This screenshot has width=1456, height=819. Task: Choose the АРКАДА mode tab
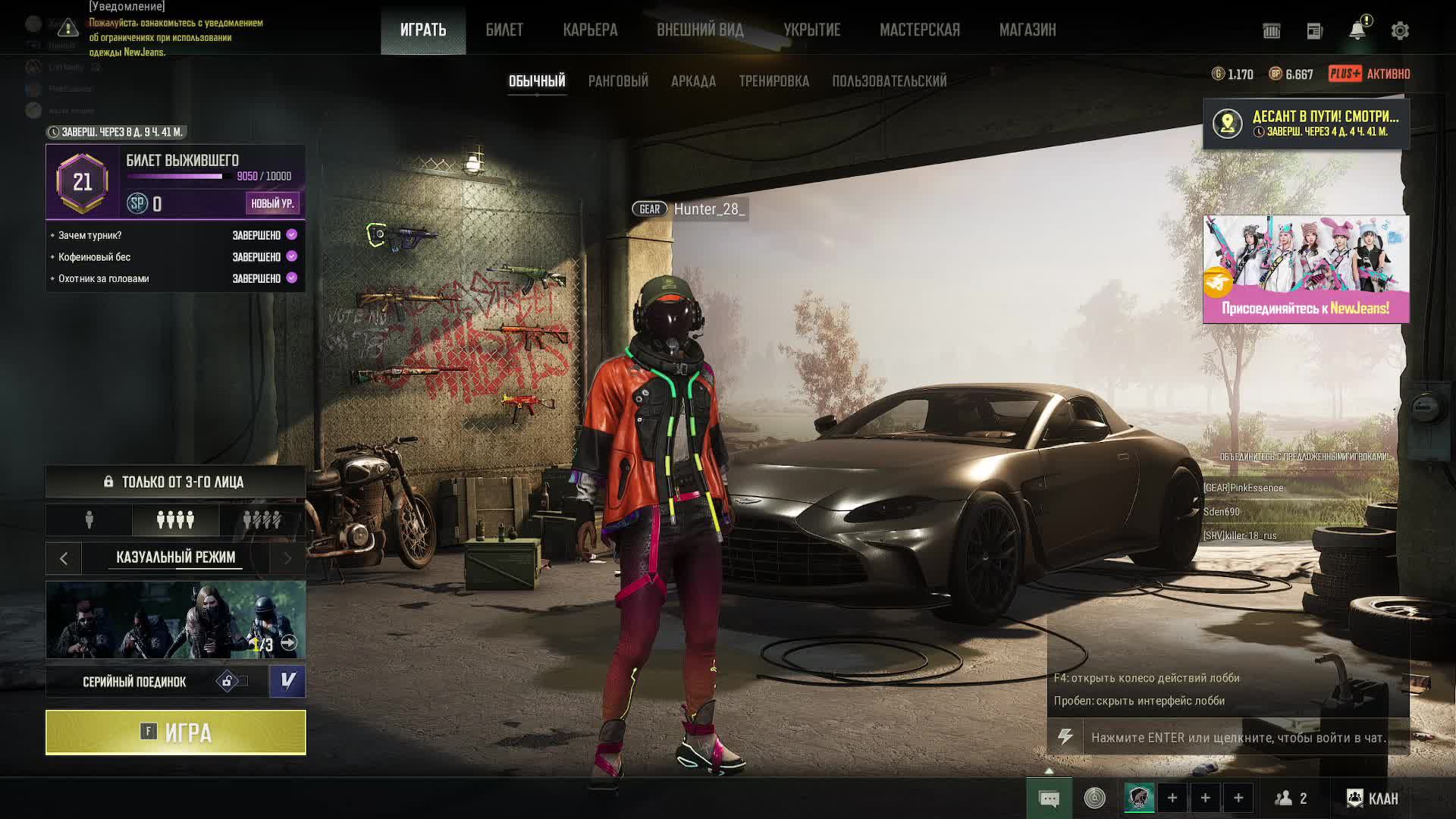tap(693, 81)
